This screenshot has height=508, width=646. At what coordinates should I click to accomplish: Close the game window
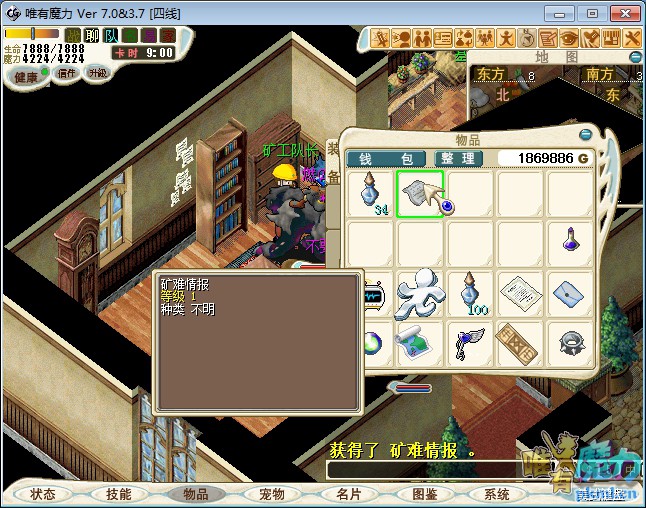pos(621,13)
